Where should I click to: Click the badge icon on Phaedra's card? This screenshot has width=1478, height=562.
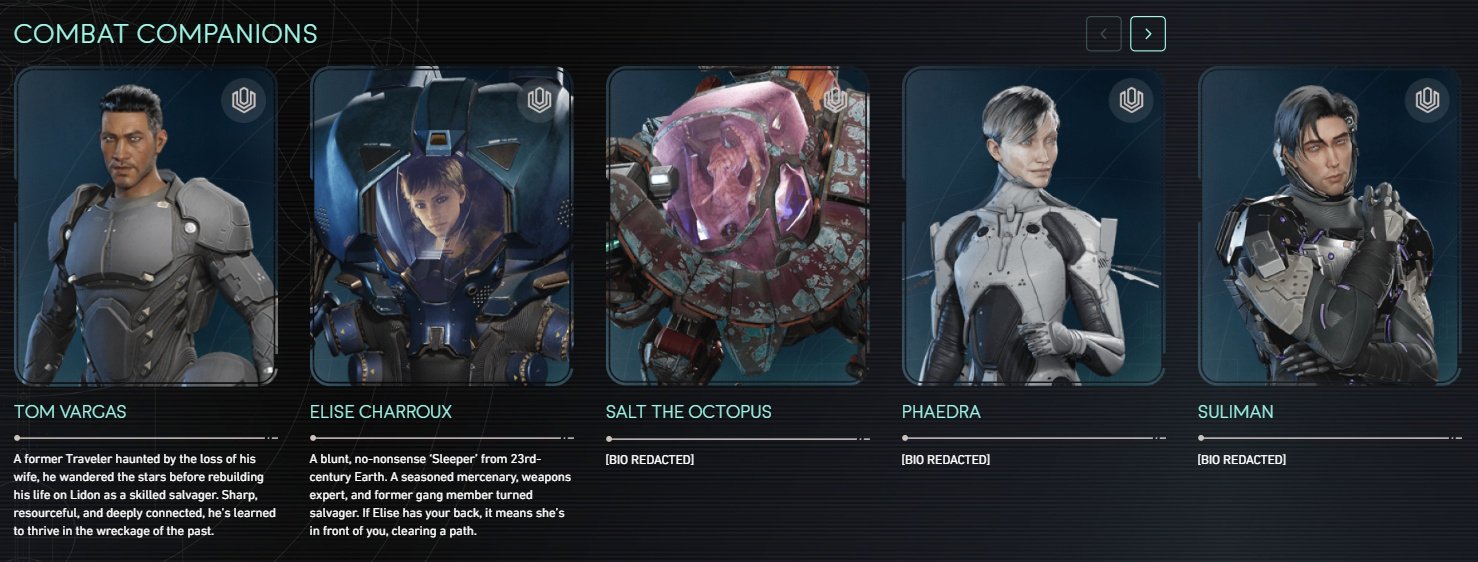pos(1131,100)
